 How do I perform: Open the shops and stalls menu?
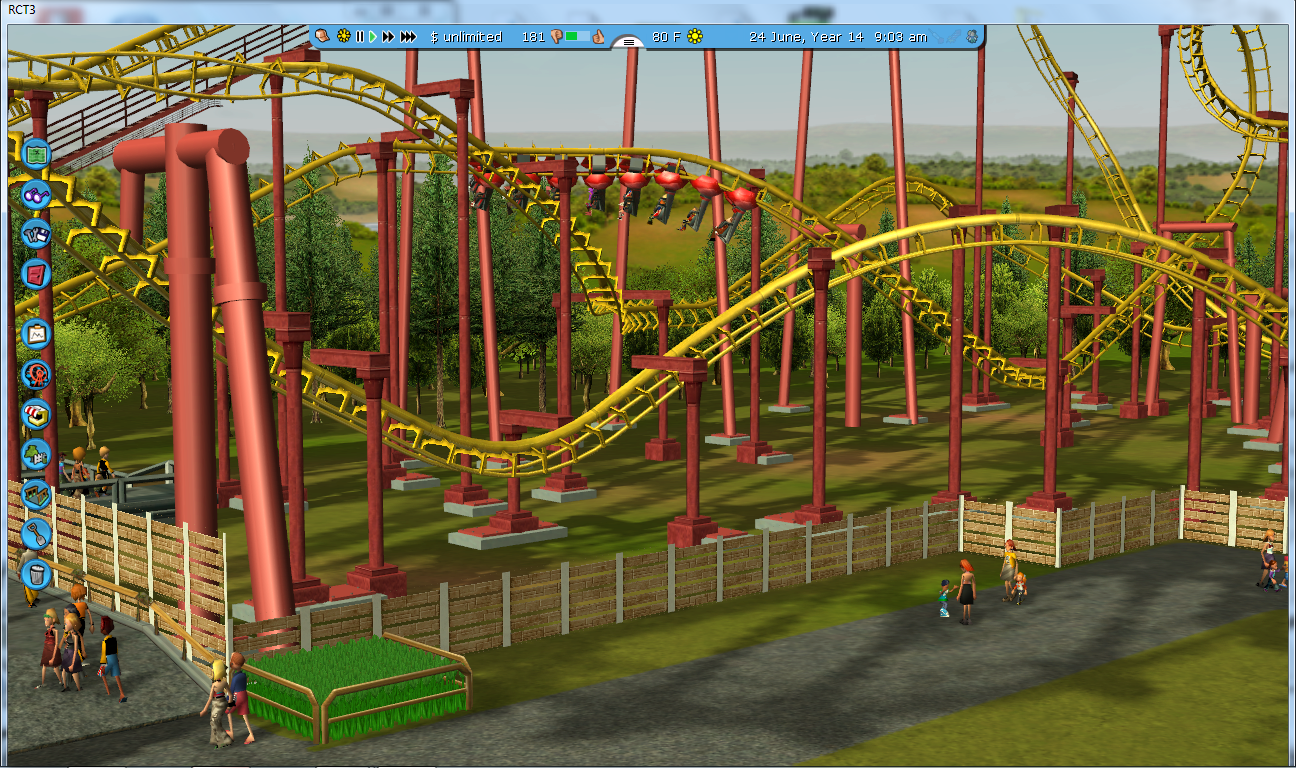37,413
